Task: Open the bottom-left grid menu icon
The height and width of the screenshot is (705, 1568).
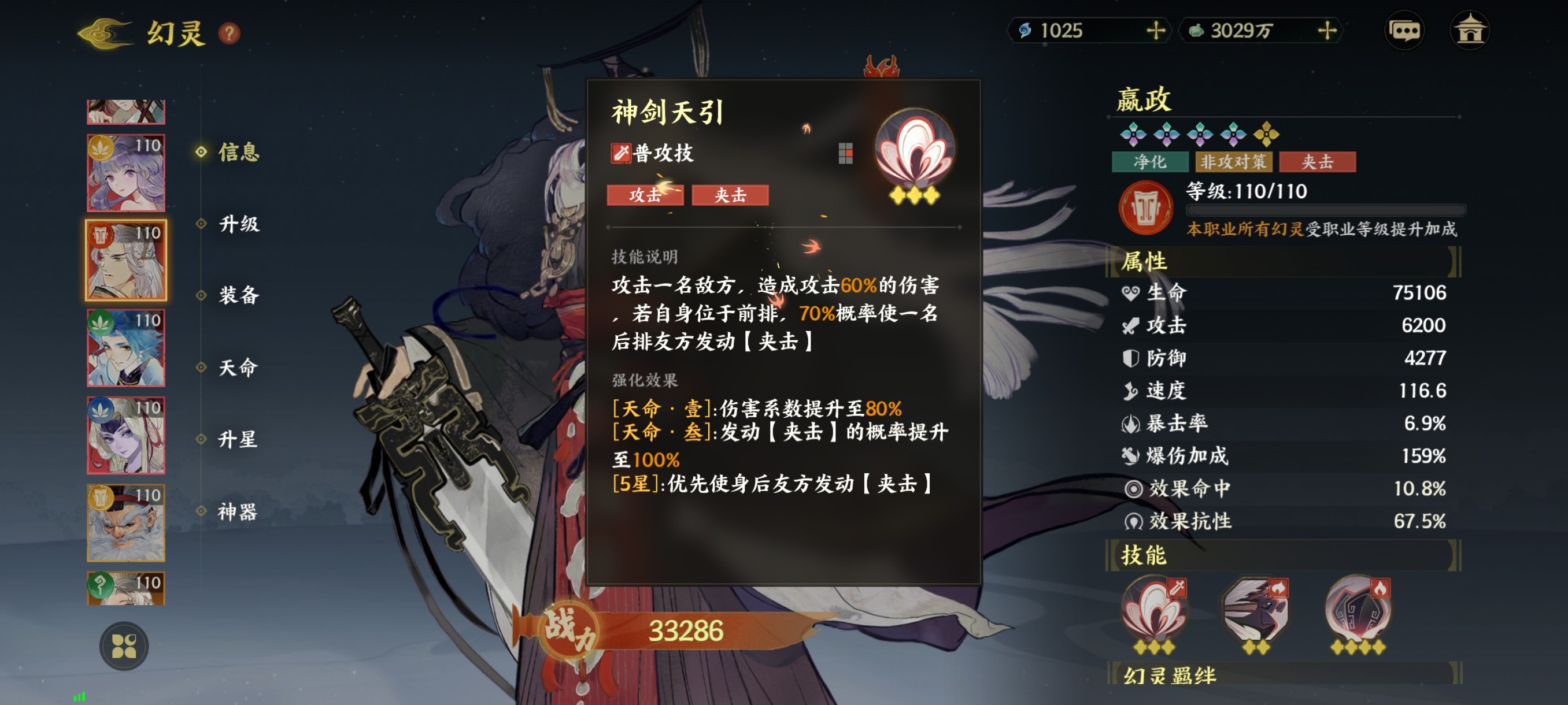Action: (125, 647)
